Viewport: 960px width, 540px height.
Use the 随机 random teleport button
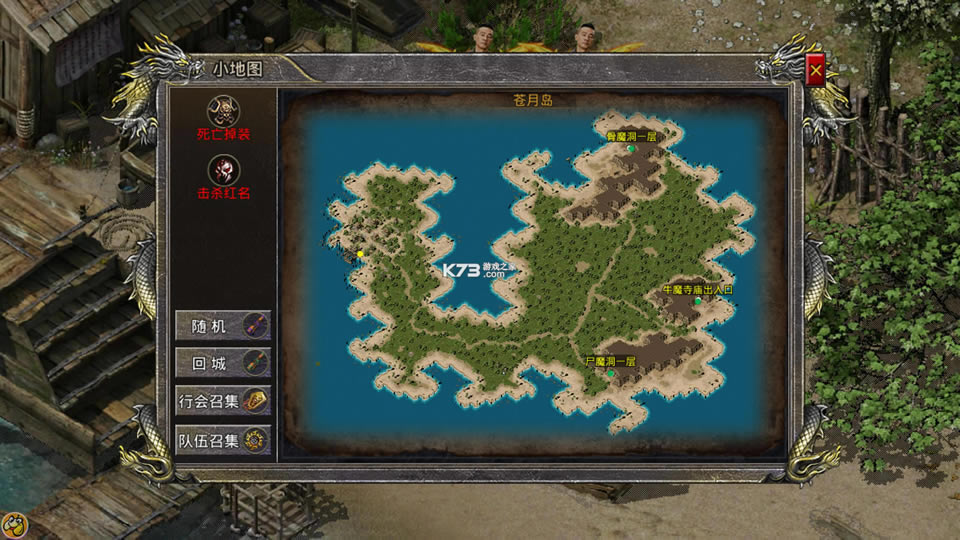coord(222,325)
